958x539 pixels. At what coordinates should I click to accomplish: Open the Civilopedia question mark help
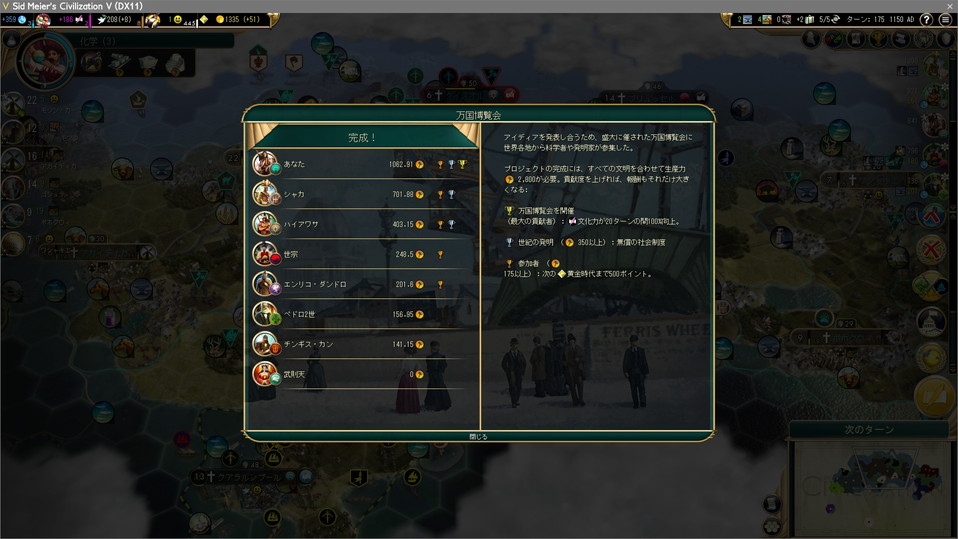tap(927, 19)
